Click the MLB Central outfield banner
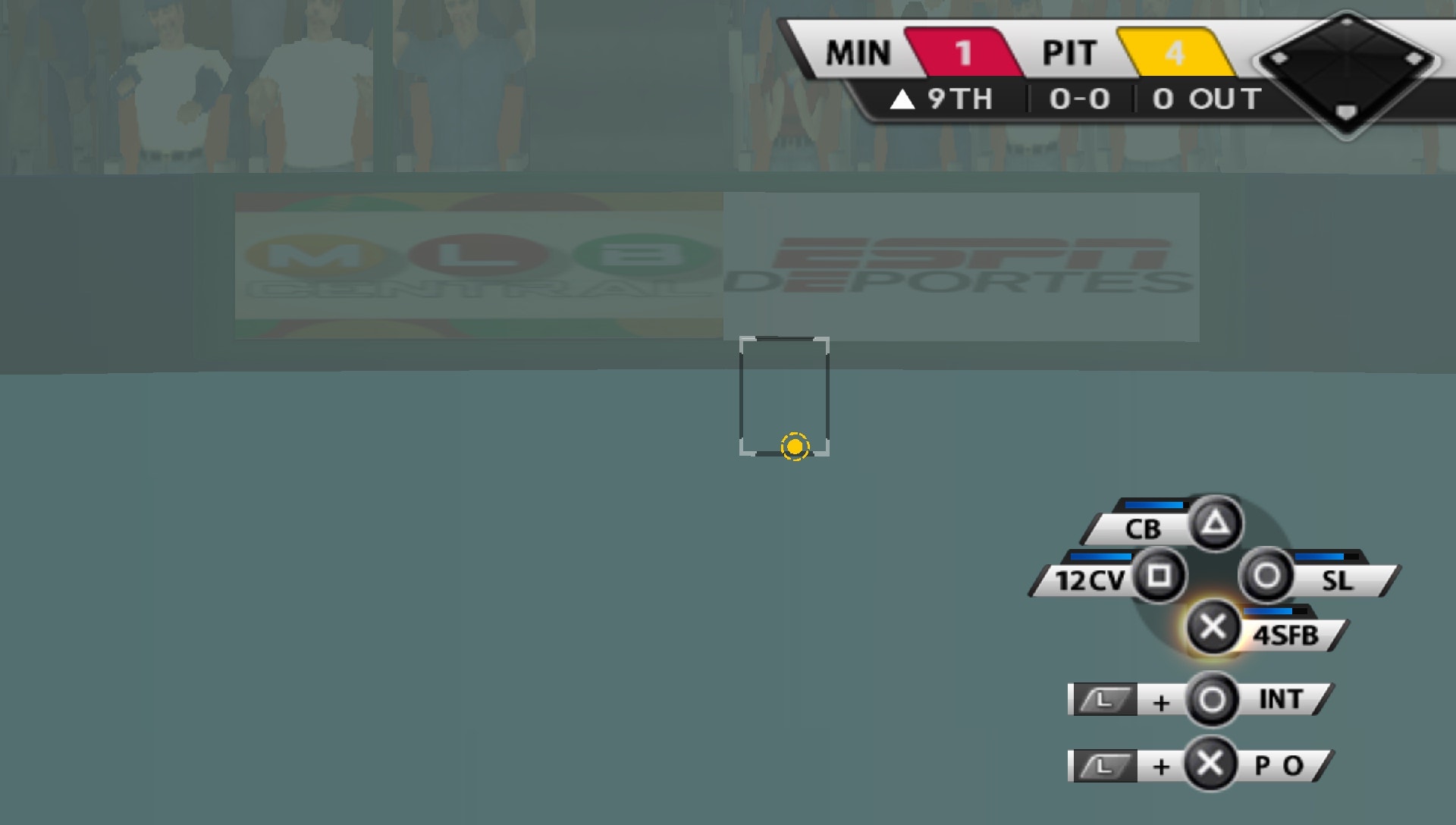 (x=478, y=265)
